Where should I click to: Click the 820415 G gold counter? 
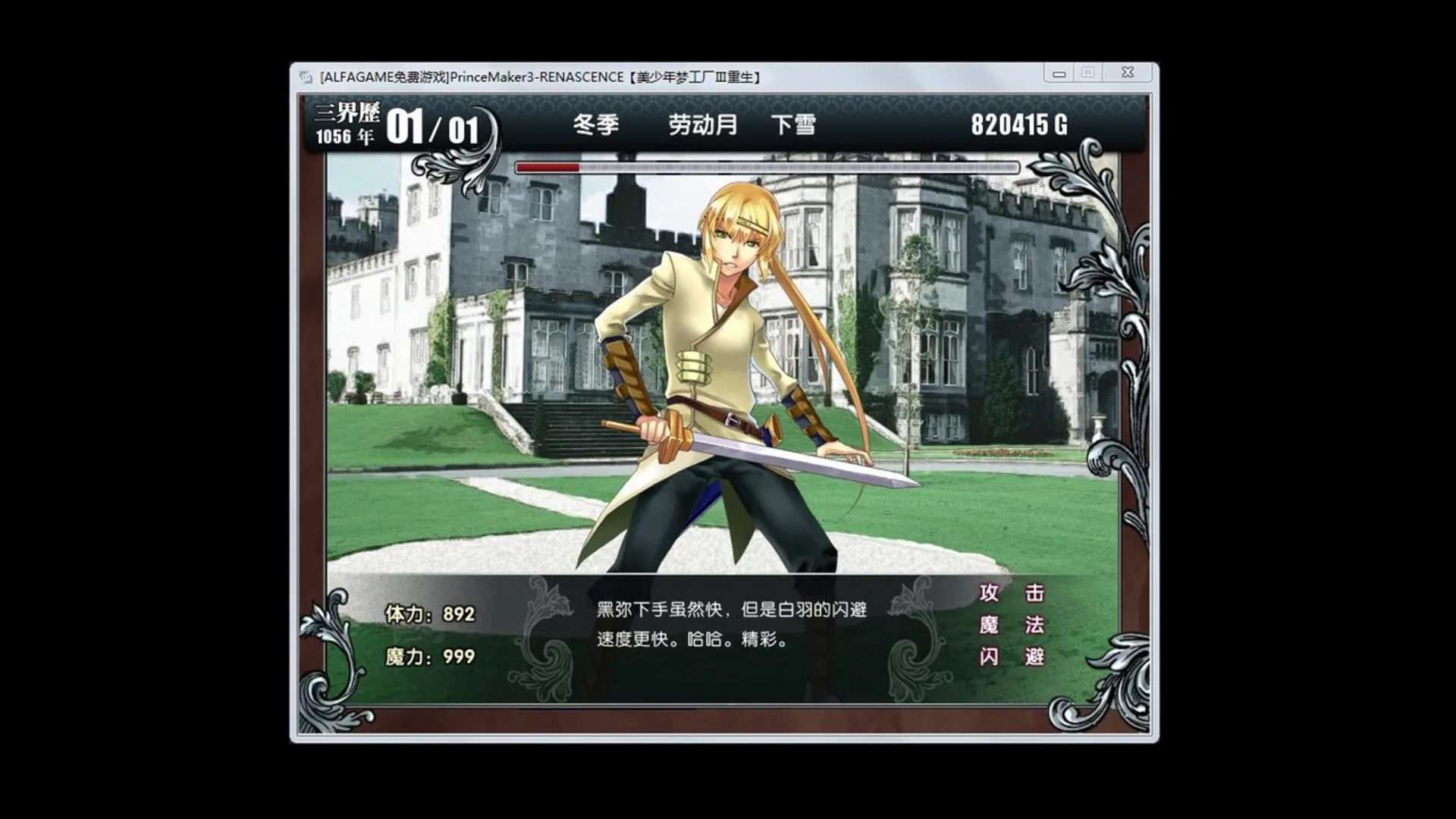(x=1020, y=123)
